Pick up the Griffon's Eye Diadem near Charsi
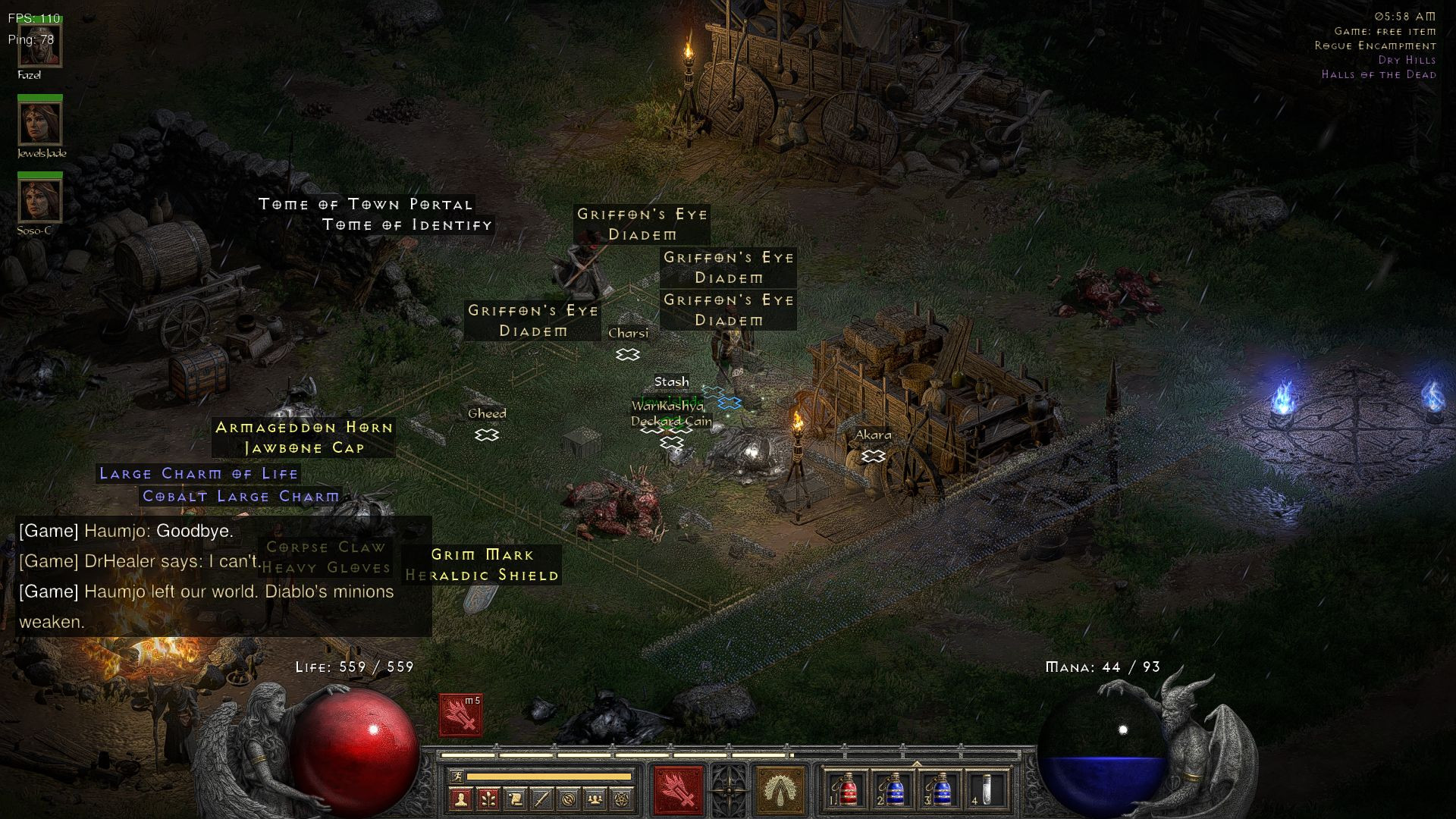The width and height of the screenshot is (1456, 819). [x=531, y=321]
